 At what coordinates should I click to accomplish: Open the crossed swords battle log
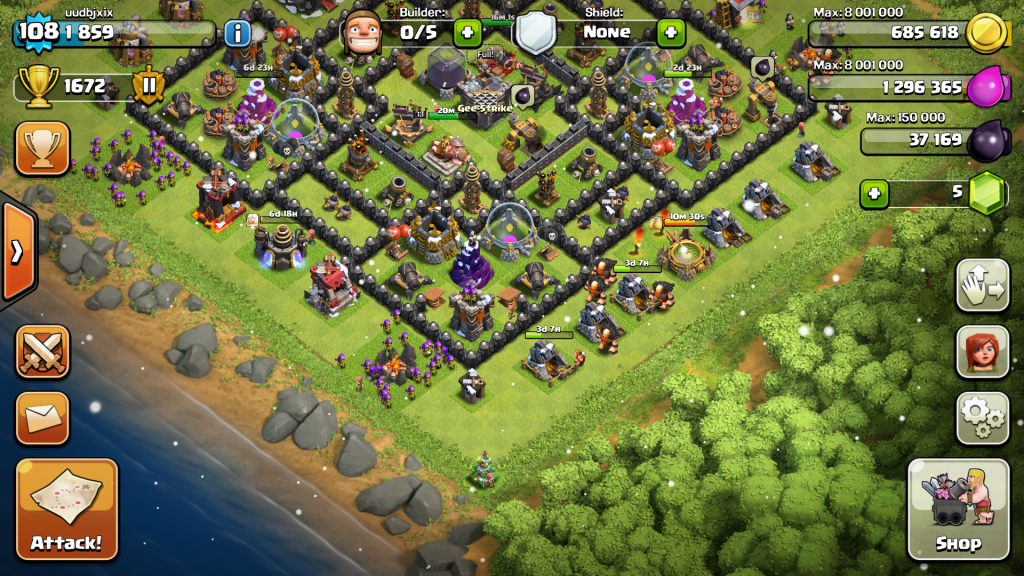point(42,352)
